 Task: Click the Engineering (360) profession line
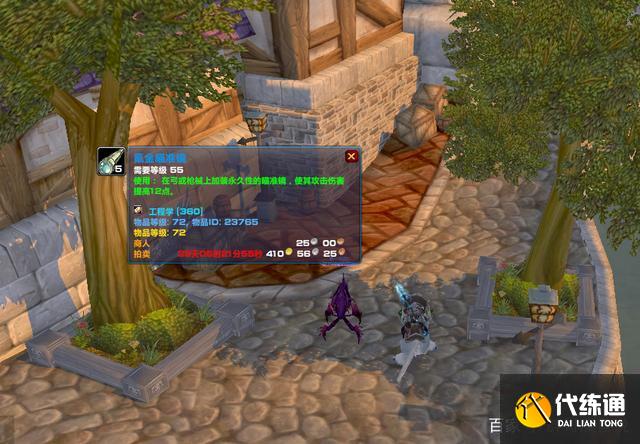click(176, 213)
